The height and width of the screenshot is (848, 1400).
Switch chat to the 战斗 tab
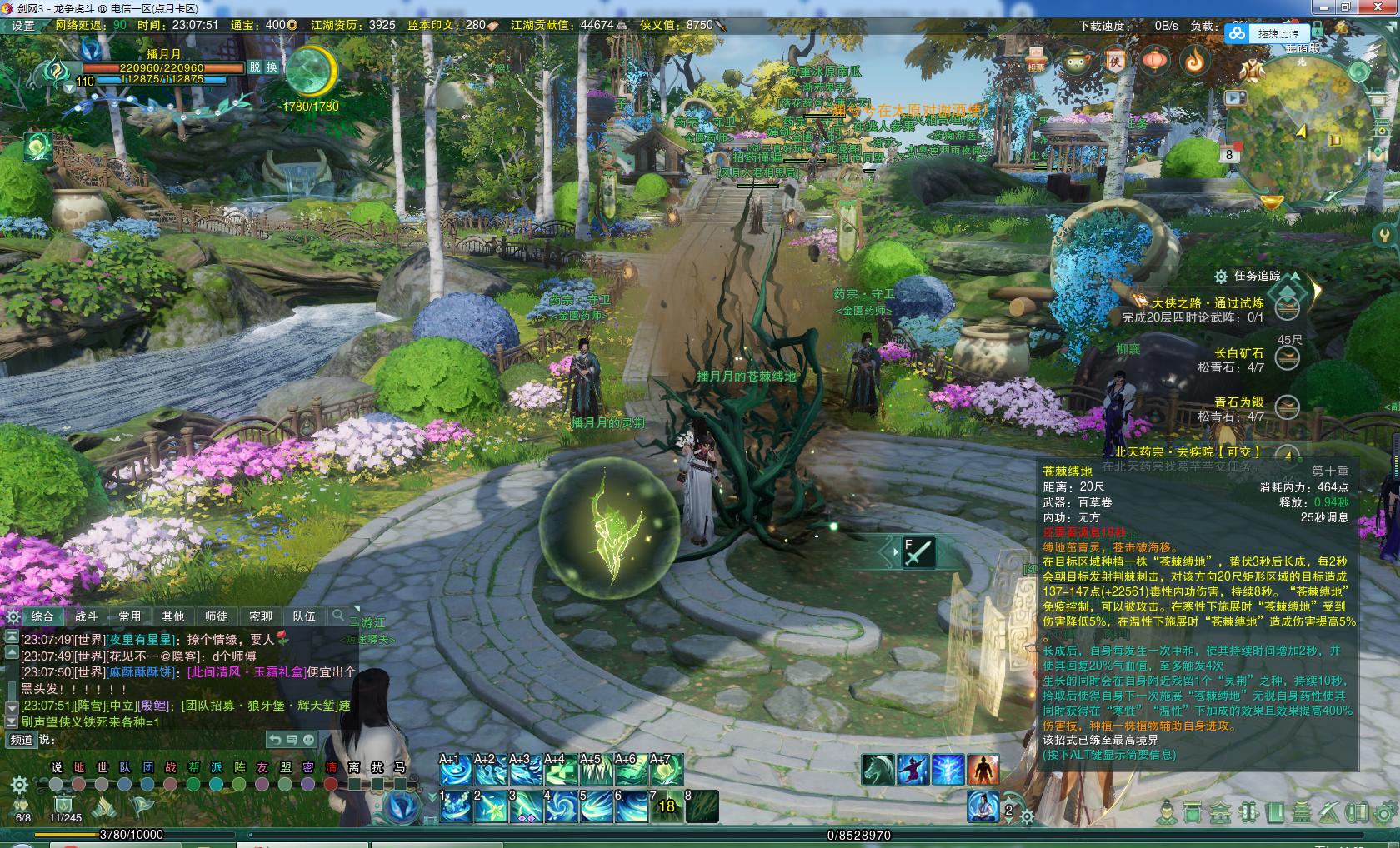[x=86, y=616]
